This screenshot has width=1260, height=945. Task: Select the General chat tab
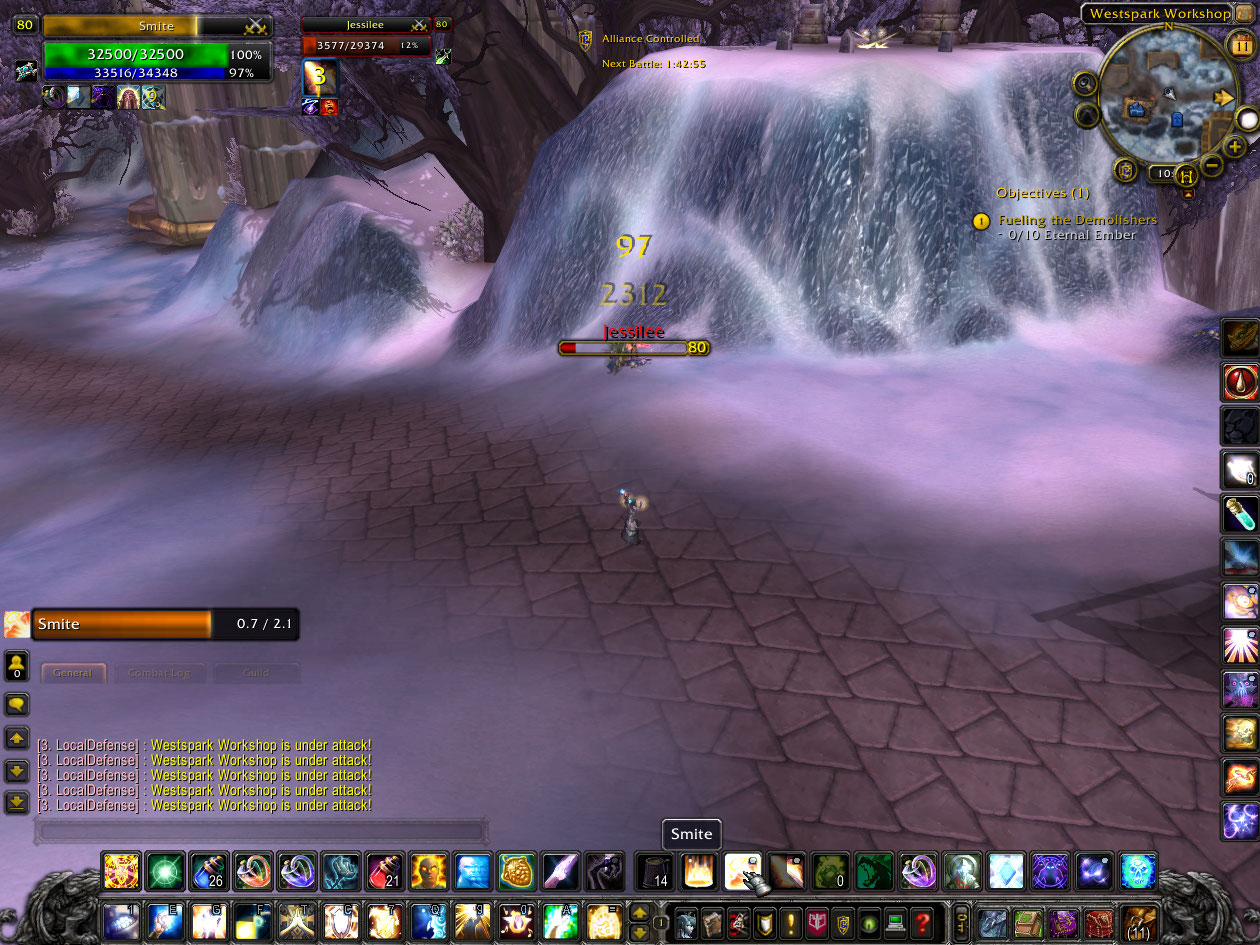point(72,673)
